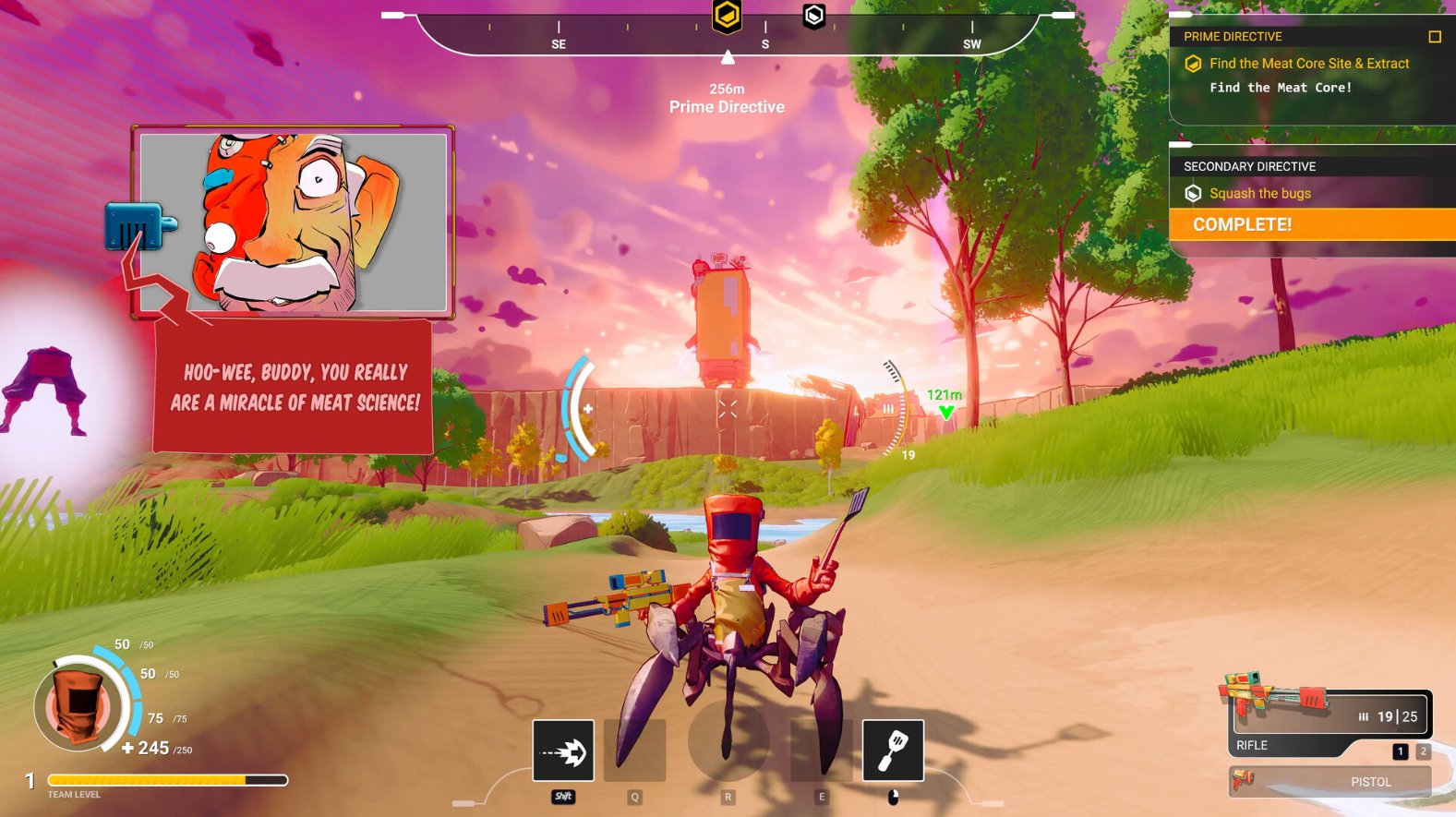
Task: Click the yellow Prime Directive hexagon on the compass
Action: [726, 15]
